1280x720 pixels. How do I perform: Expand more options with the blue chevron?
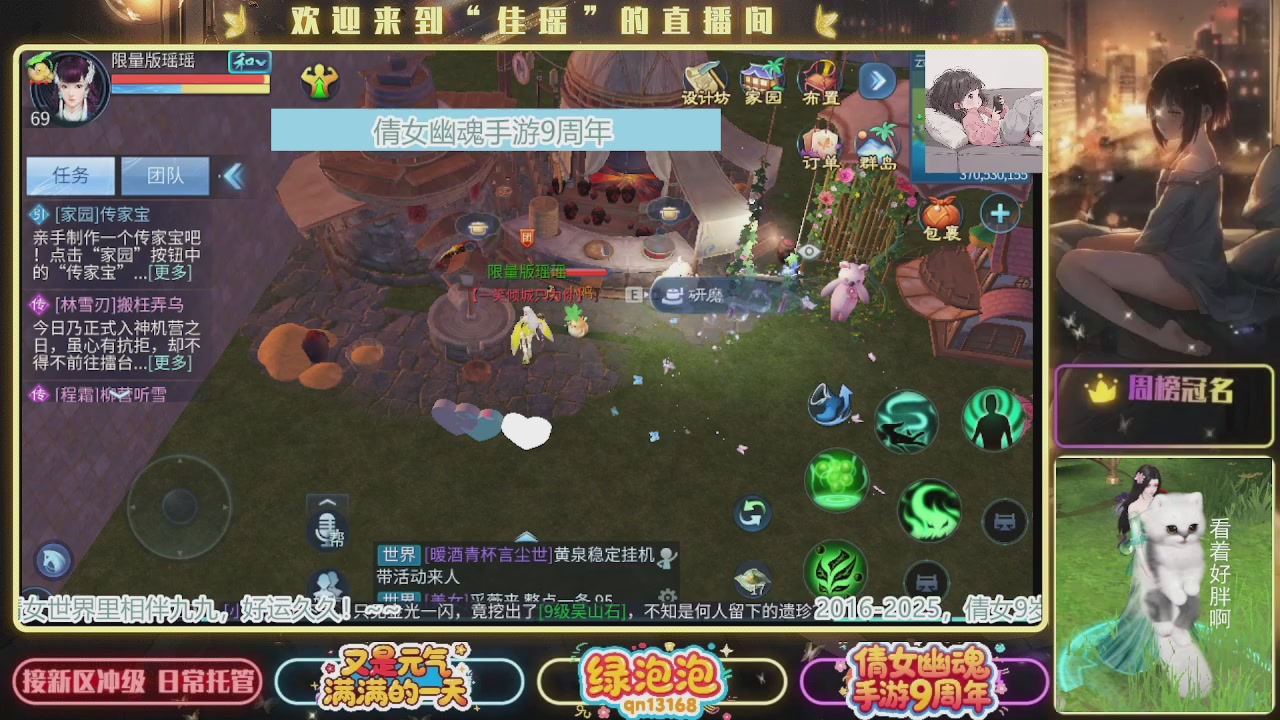(x=877, y=82)
